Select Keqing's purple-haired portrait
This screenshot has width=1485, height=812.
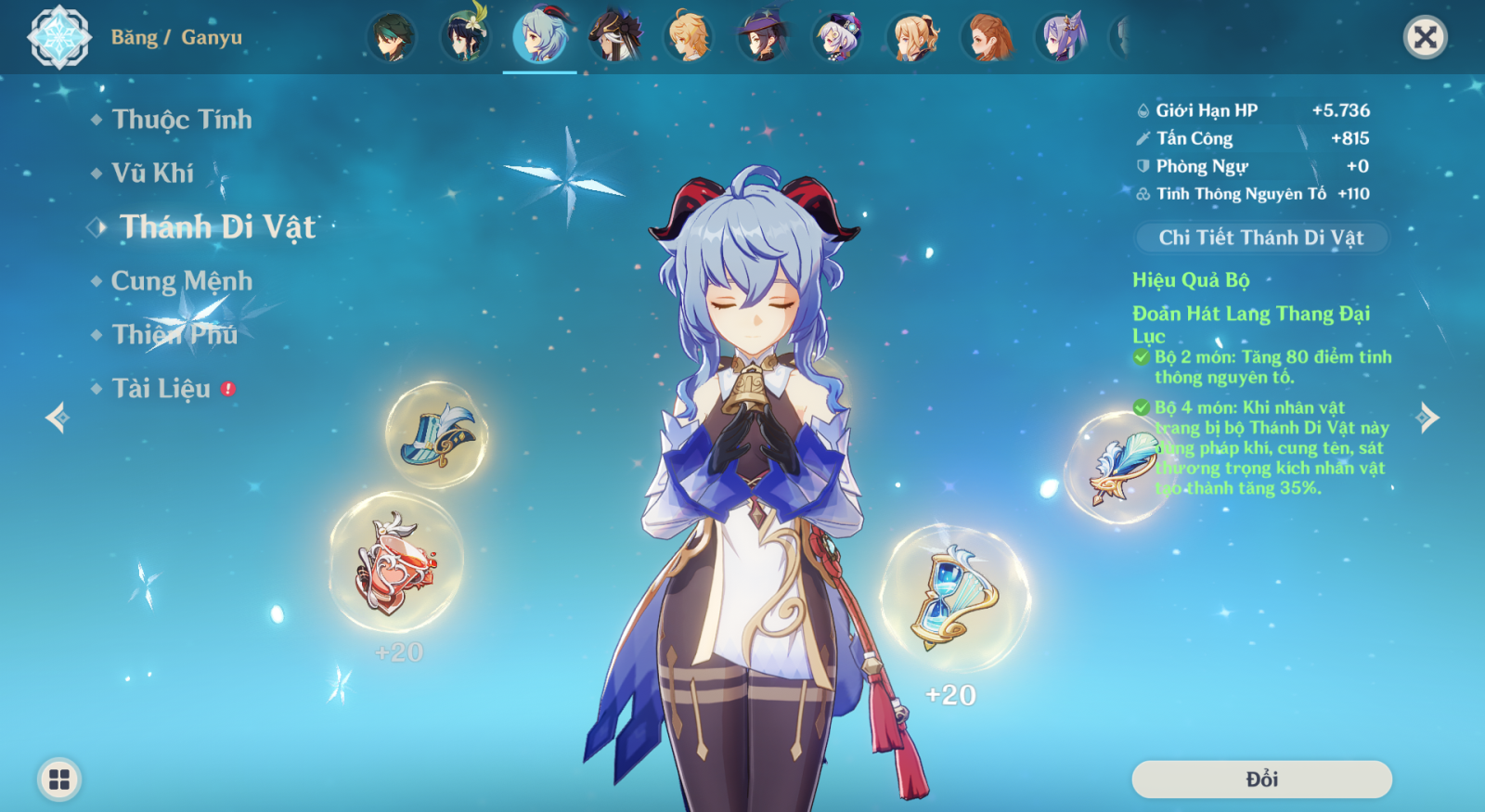coord(1061,37)
